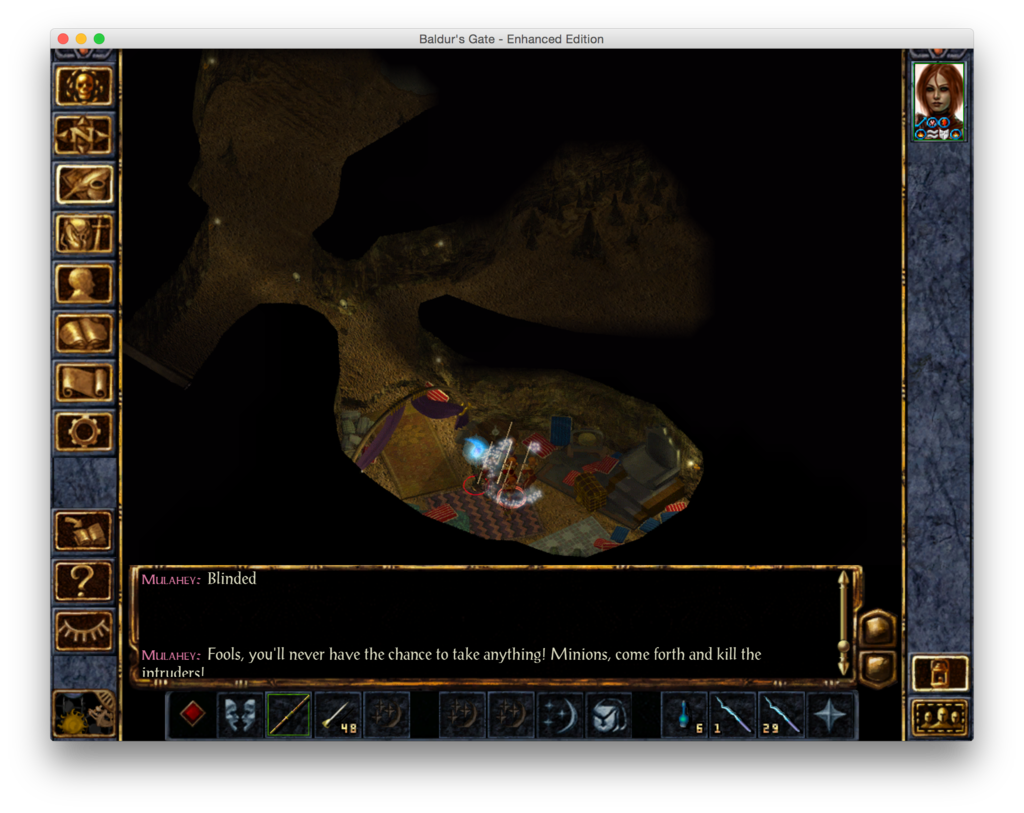The image size is (1024, 813).
Task: Open the inventory screen
Action: pyautogui.click(x=84, y=234)
